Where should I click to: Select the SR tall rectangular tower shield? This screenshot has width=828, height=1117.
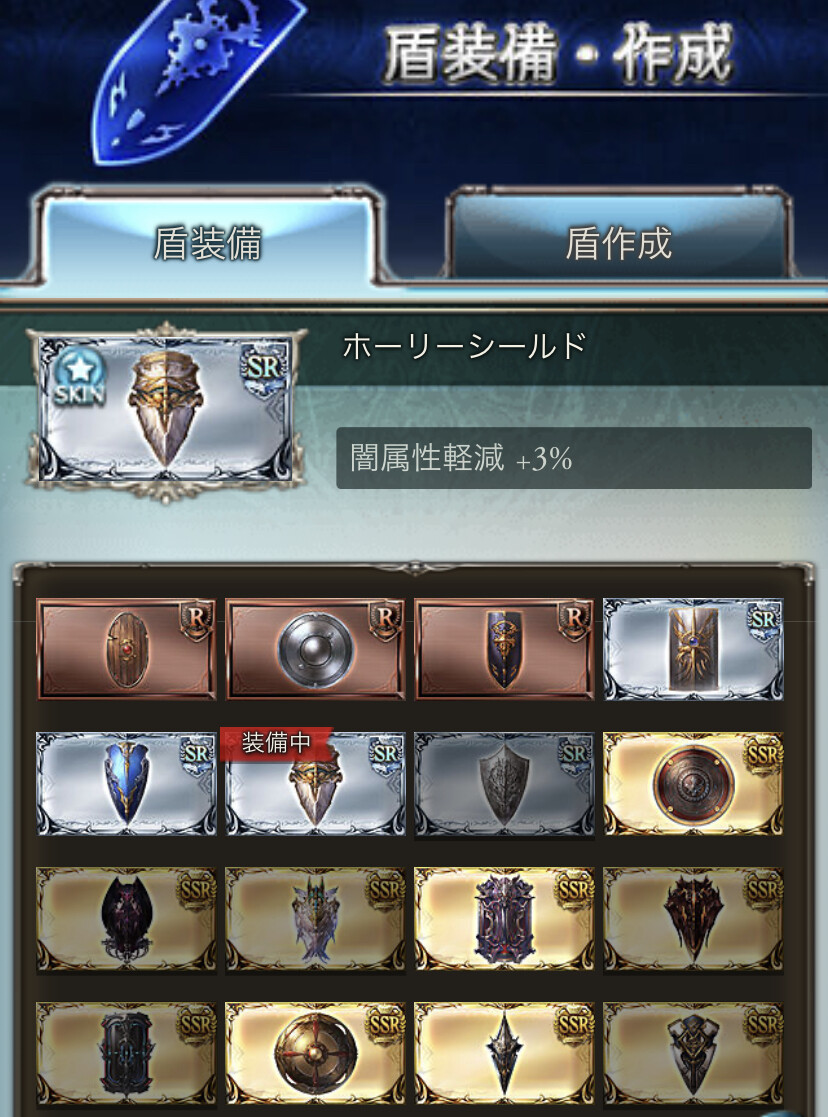coord(693,648)
